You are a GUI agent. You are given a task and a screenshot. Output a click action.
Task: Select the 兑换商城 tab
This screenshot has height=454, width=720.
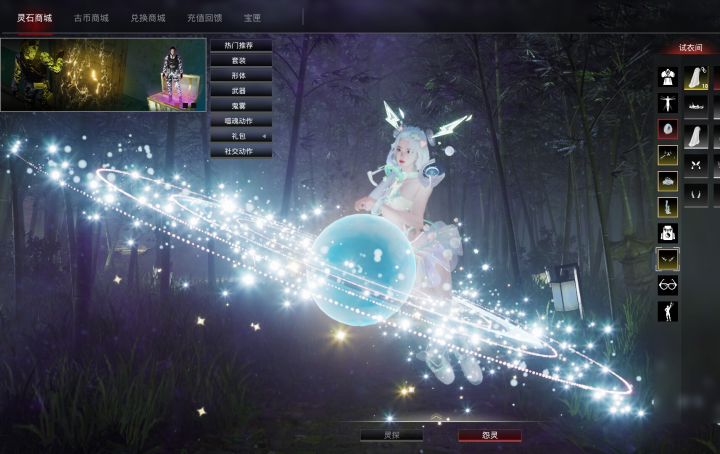click(148, 18)
